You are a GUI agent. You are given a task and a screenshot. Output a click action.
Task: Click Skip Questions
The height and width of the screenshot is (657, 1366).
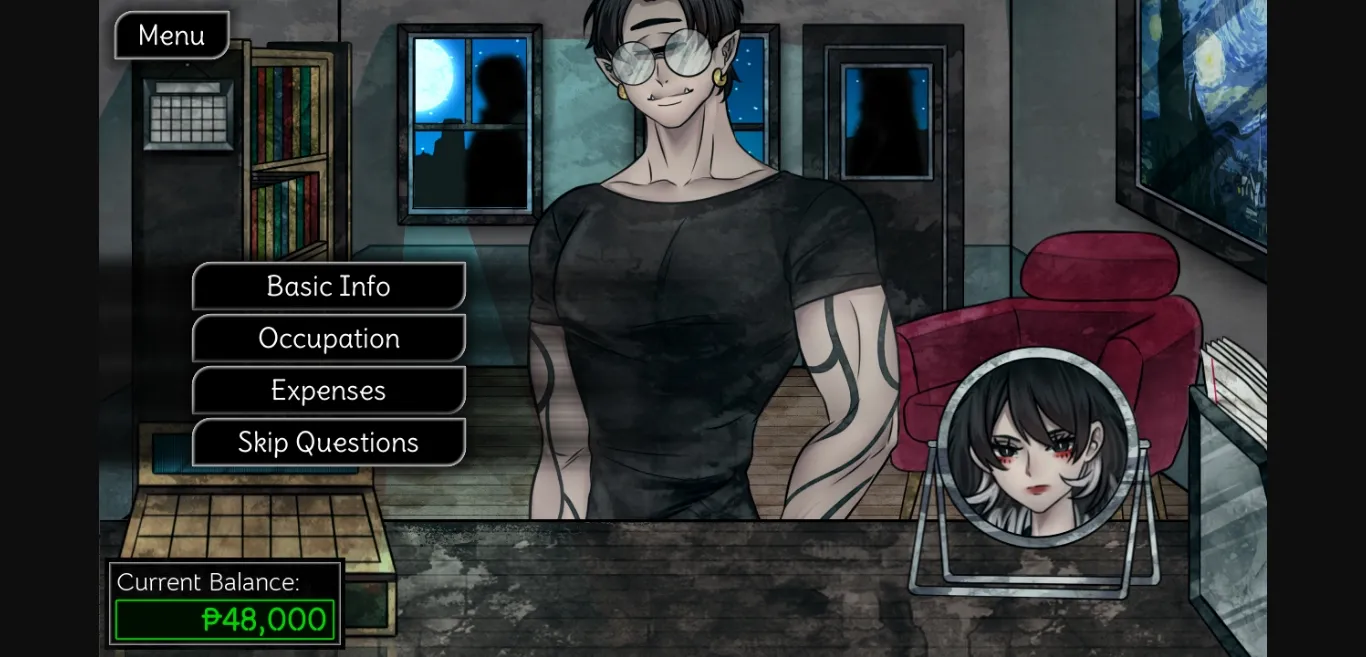point(328,443)
